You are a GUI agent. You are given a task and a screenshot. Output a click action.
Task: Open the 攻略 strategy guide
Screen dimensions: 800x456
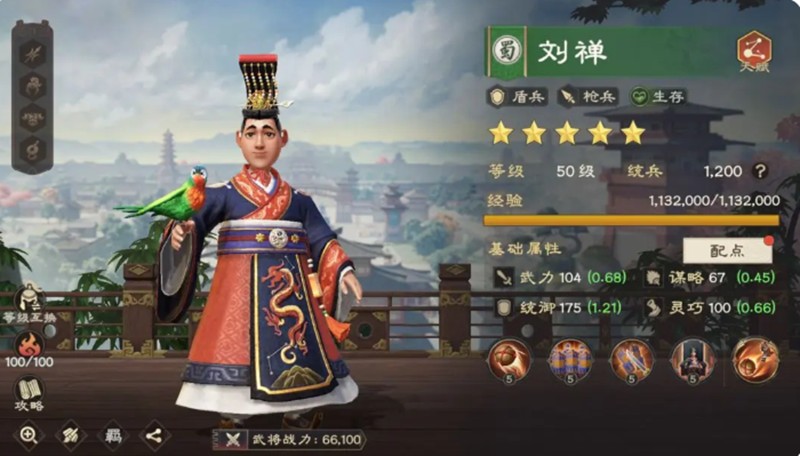coord(29,393)
